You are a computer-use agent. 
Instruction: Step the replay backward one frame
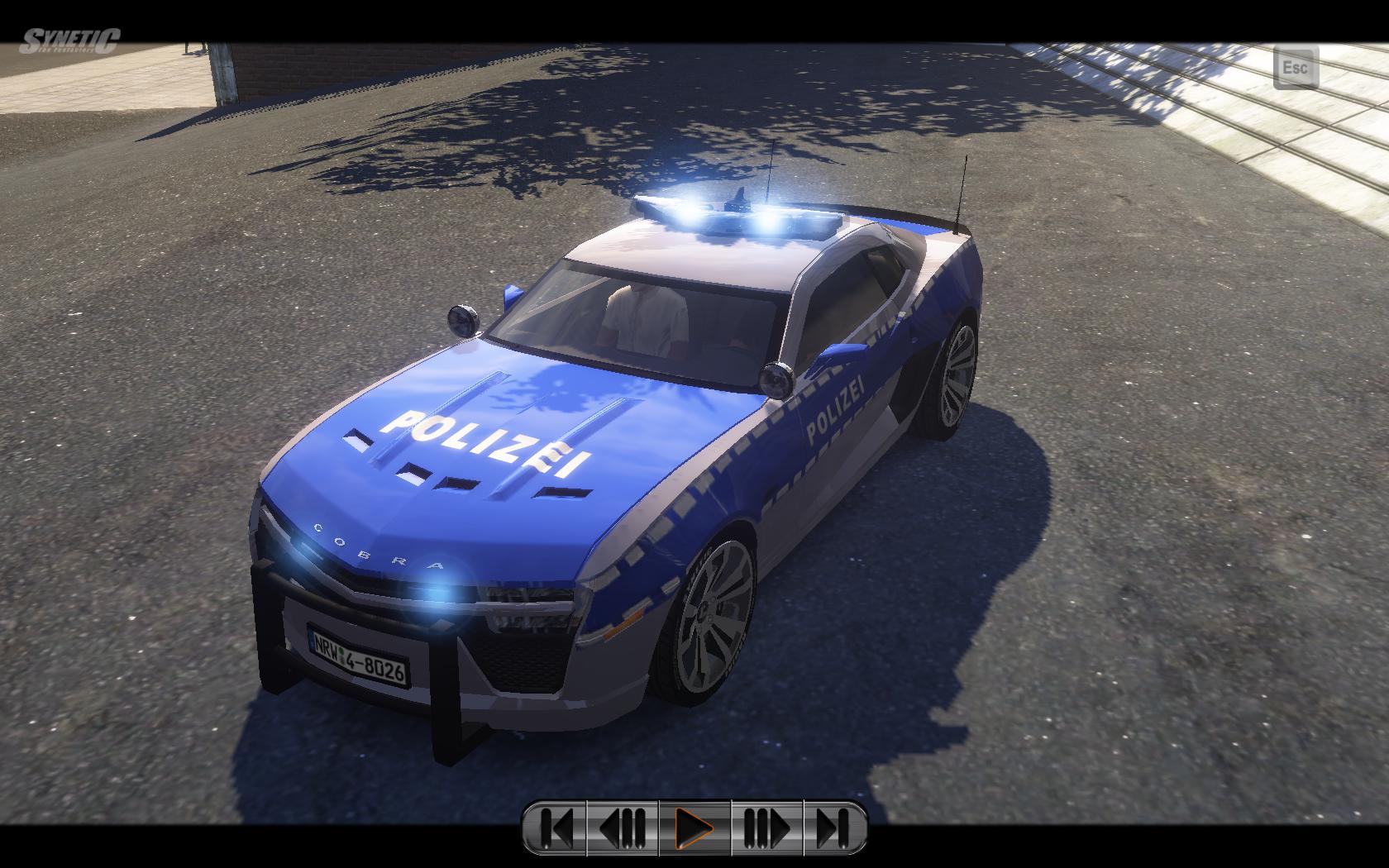click(623, 826)
